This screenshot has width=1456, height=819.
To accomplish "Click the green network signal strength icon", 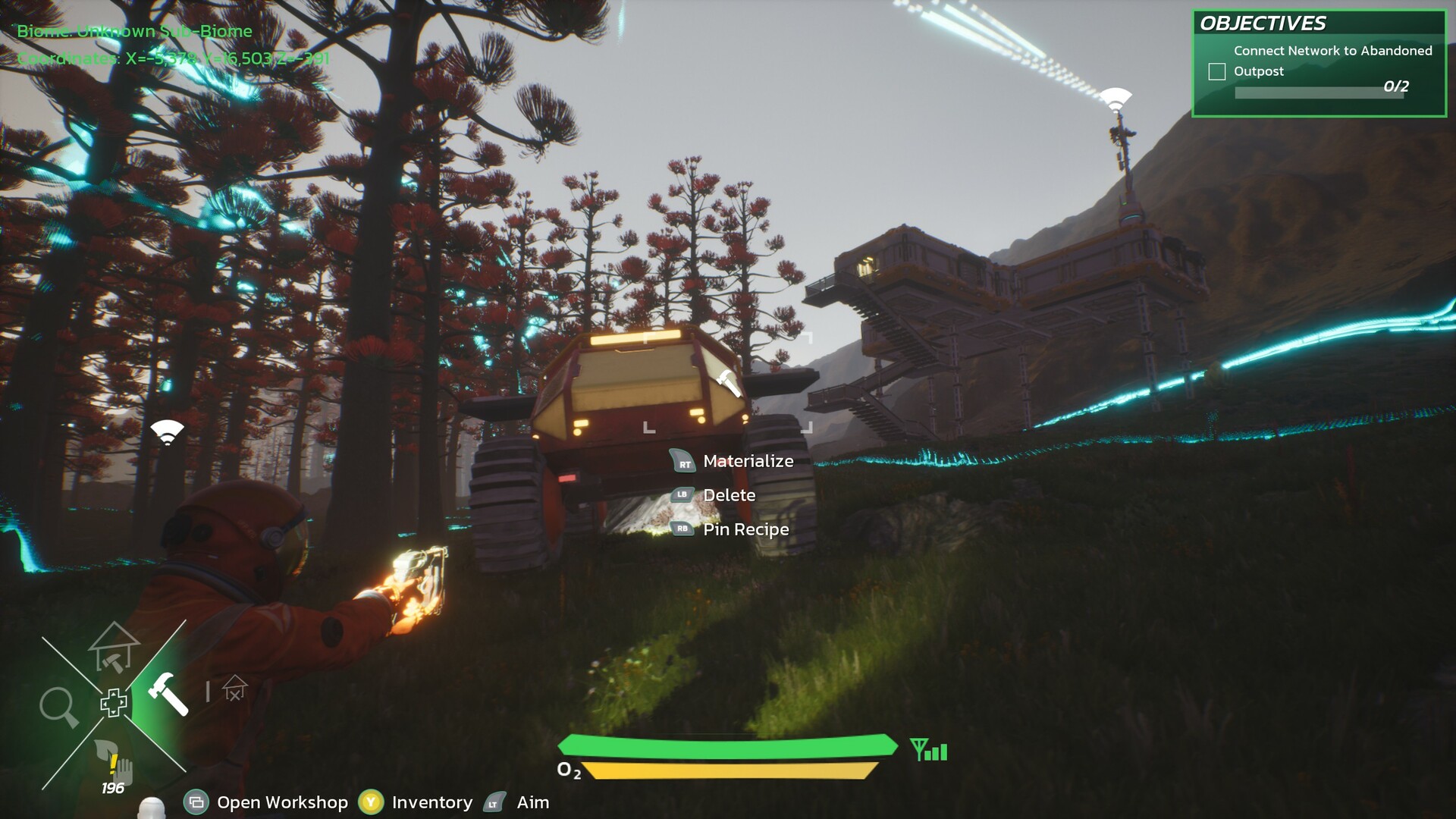I will [x=929, y=751].
